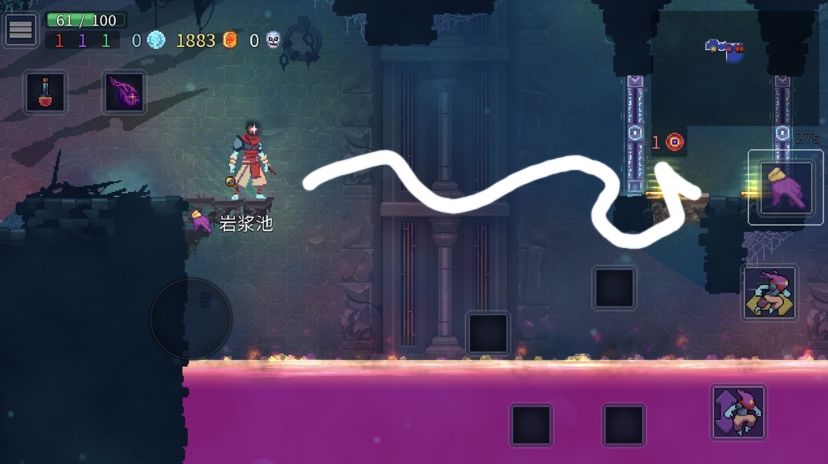
Task: Open the hamburger pause menu
Action: [x=21, y=30]
